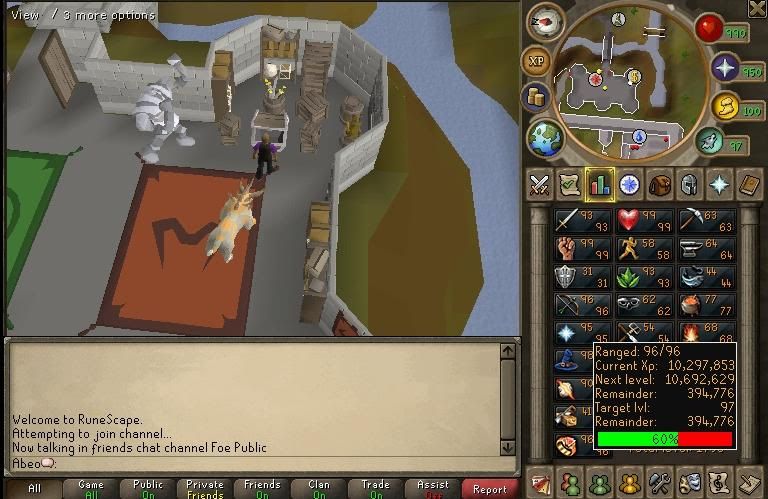768x499 pixels.
Task: Click the blue prayer points orb
Action: (724, 69)
